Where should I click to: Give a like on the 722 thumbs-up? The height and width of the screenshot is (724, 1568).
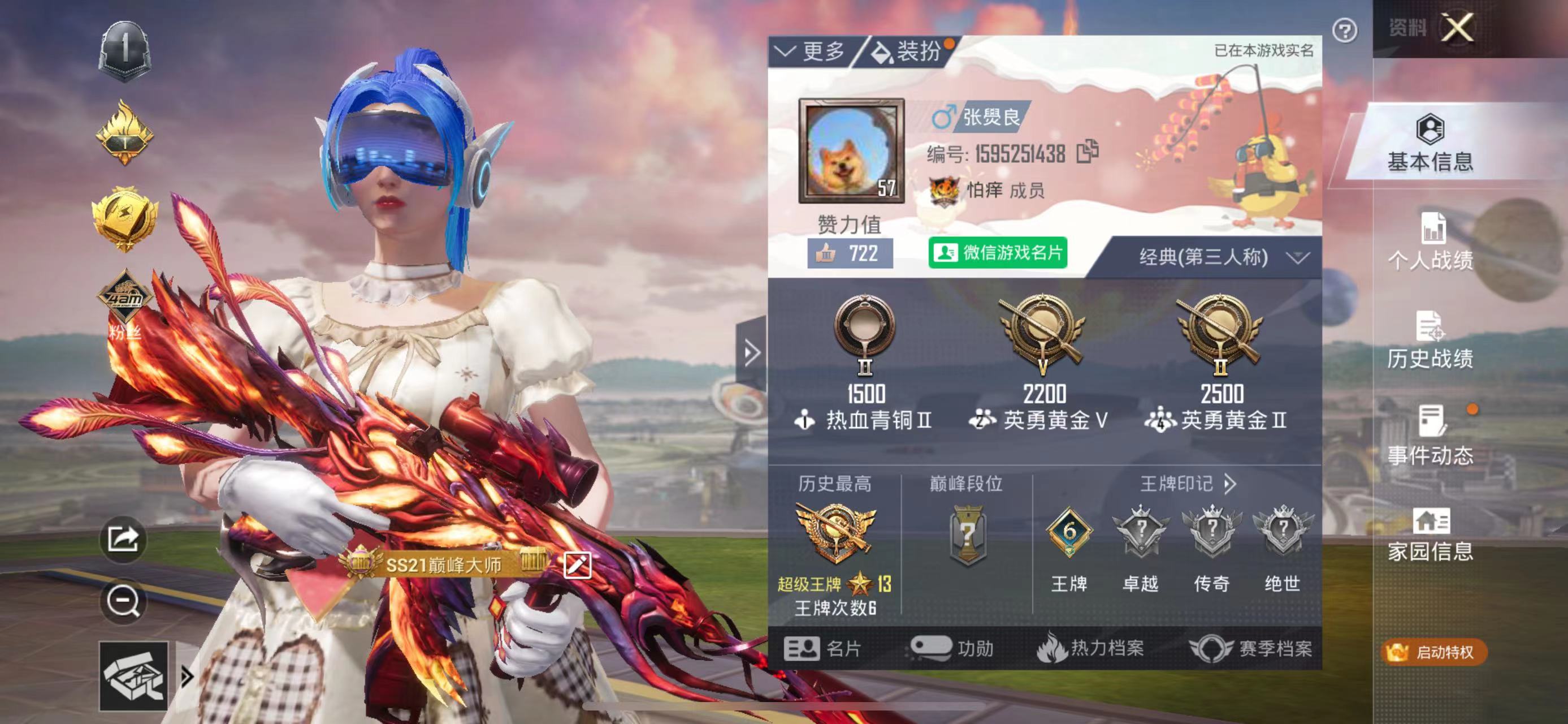coord(850,253)
